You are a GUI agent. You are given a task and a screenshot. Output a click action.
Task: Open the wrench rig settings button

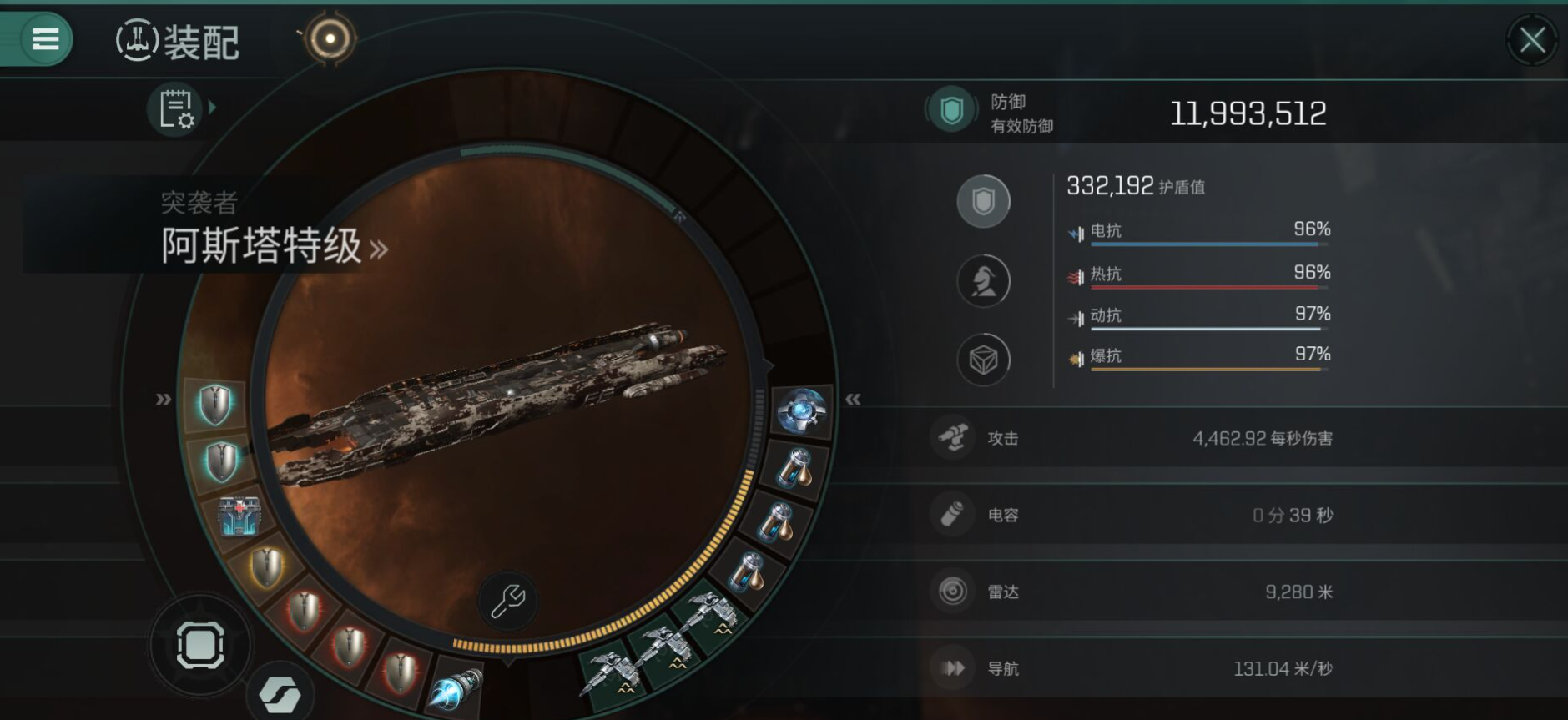507,601
